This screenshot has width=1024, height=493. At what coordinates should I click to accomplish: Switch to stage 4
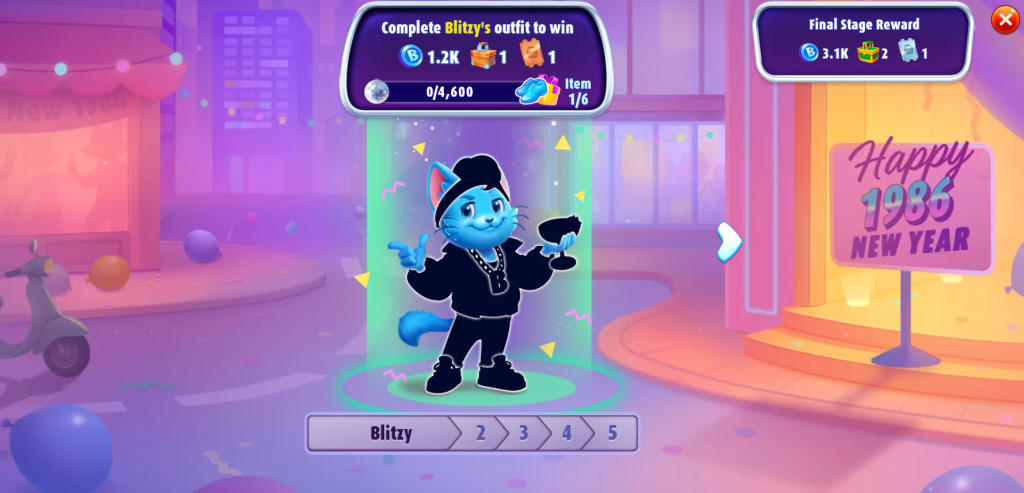(566, 434)
